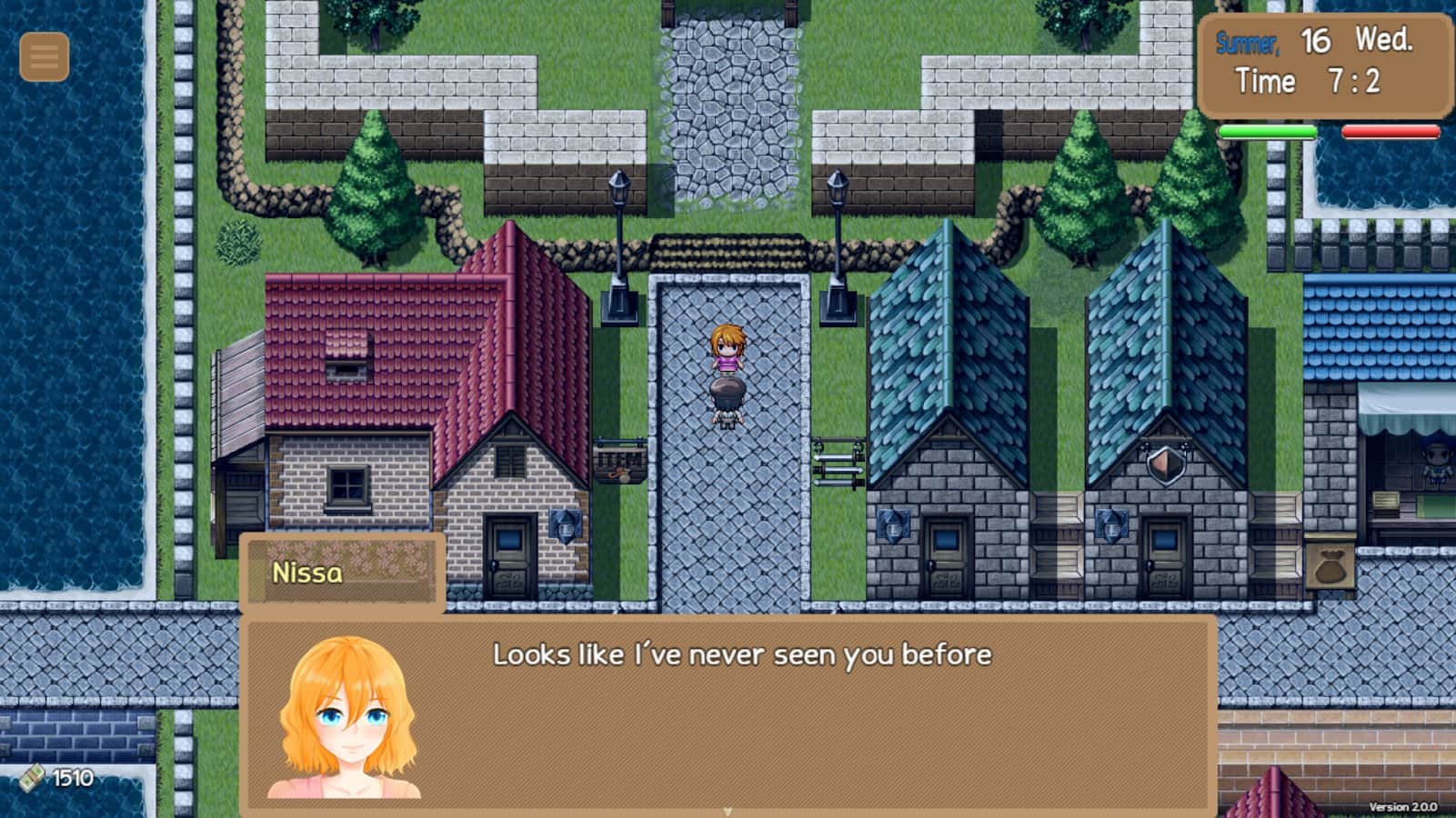Click the date panel showing 16
Viewport: 1456px width, 818px height.
[1318, 40]
